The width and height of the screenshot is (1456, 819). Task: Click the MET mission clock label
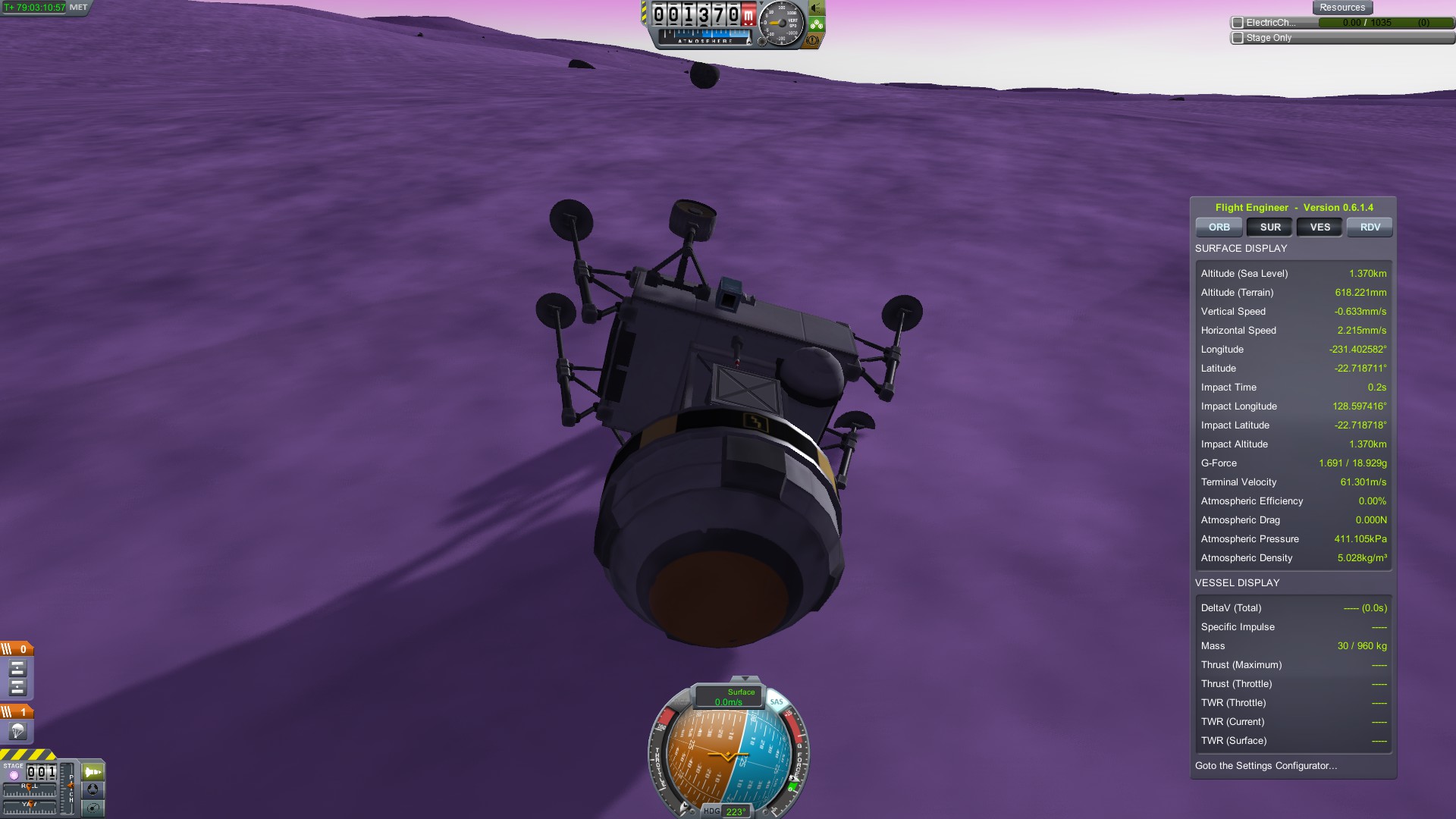point(79,8)
